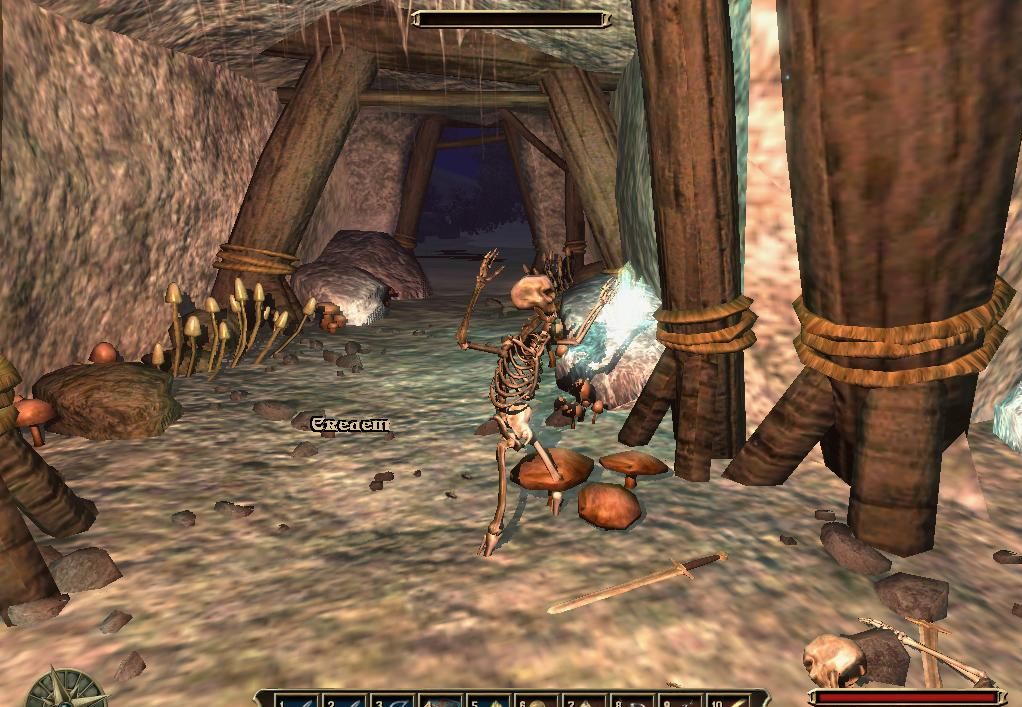Select hotbar slot number 5

click(489, 701)
